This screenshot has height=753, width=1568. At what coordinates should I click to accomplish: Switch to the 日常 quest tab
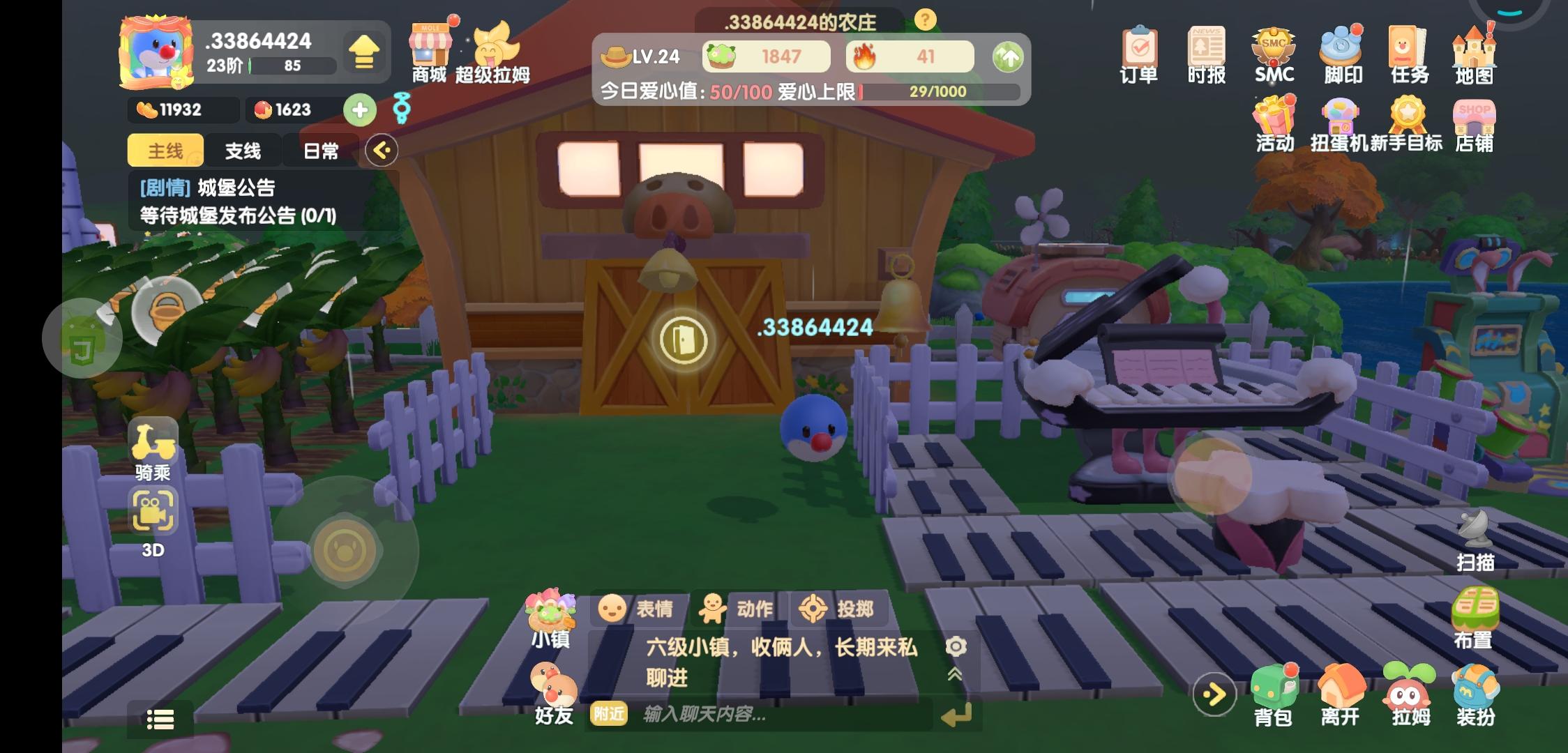[x=322, y=151]
